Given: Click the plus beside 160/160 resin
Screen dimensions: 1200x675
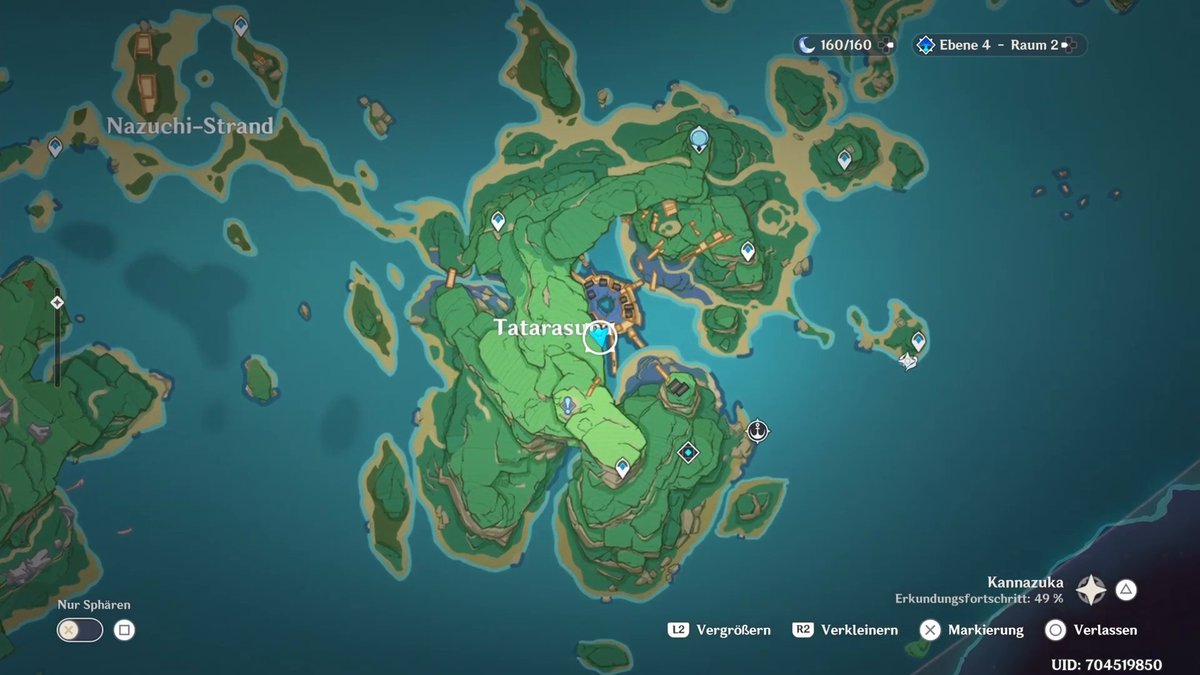Looking at the screenshot, I should pos(886,45).
